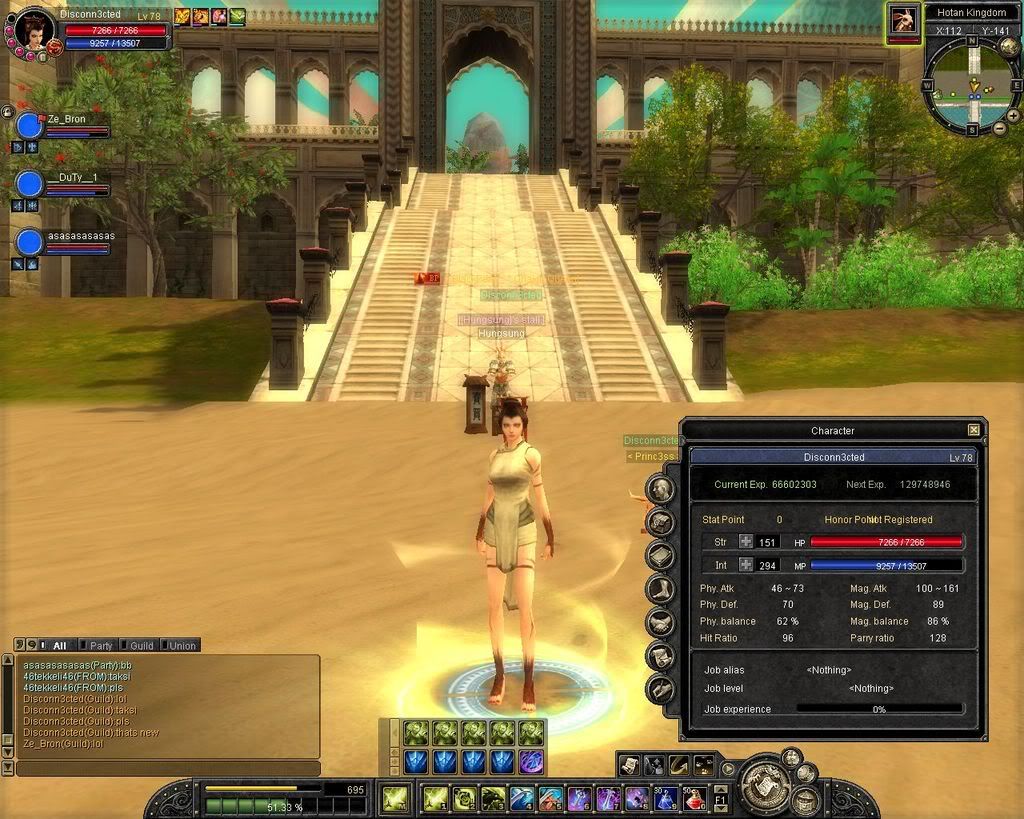Open the boot-icon side tab
Viewport: 1024px width, 819px height.
pos(660,589)
